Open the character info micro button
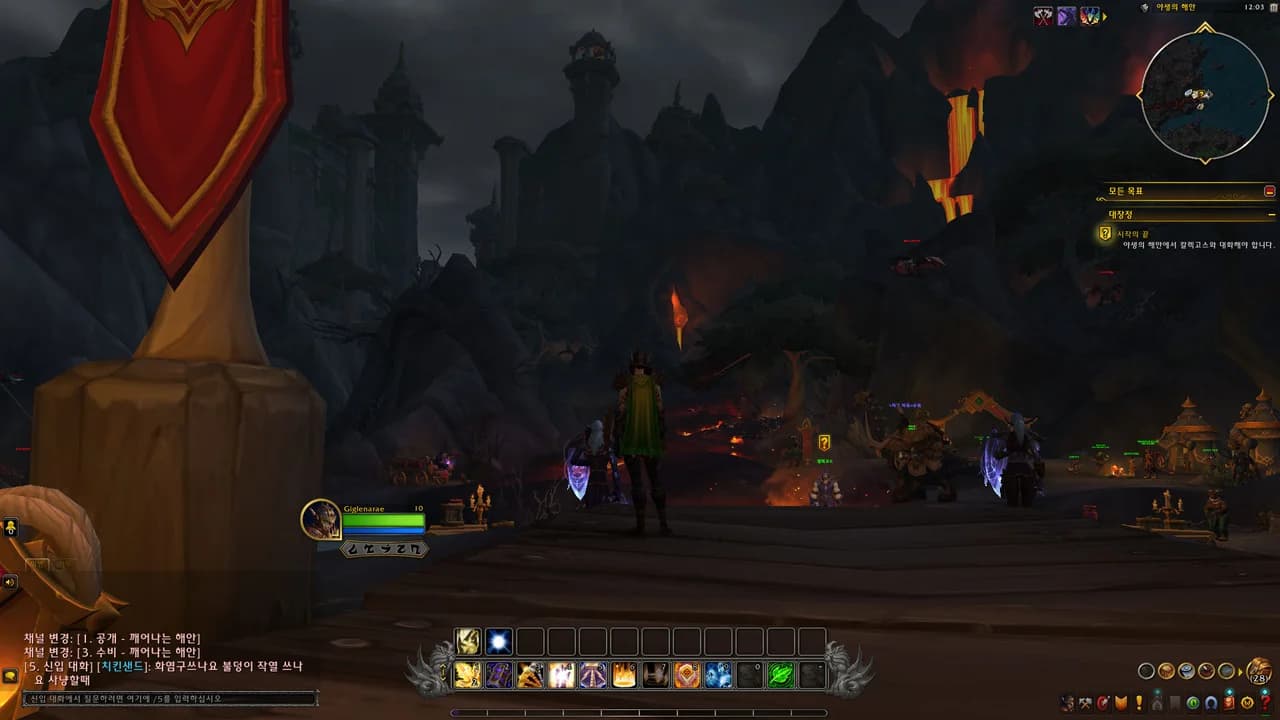Image resolution: width=1280 pixels, height=720 pixels. click(1067, 703)
